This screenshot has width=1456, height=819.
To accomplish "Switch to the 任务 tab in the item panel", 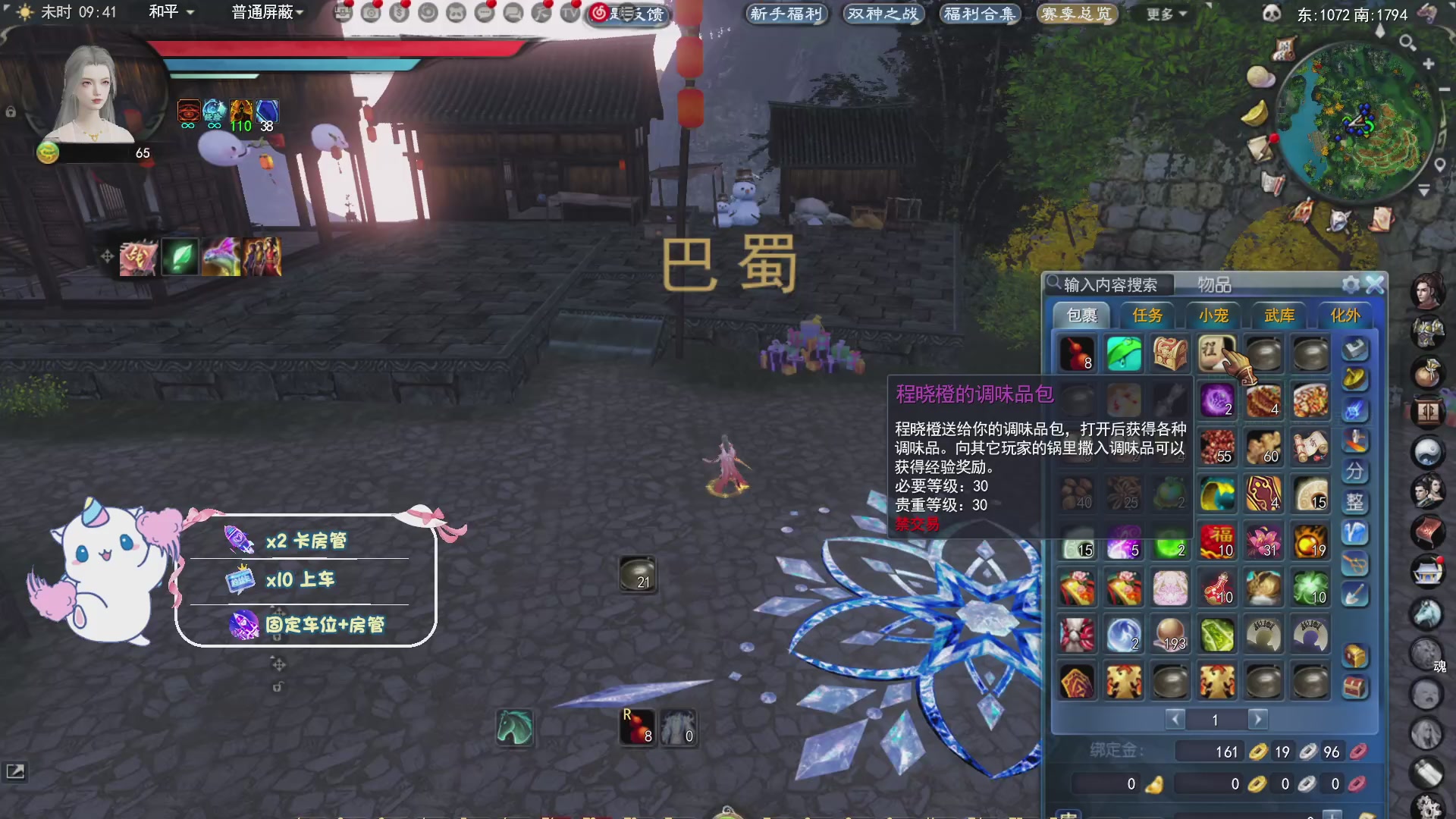I will [x=1147, y=316].
